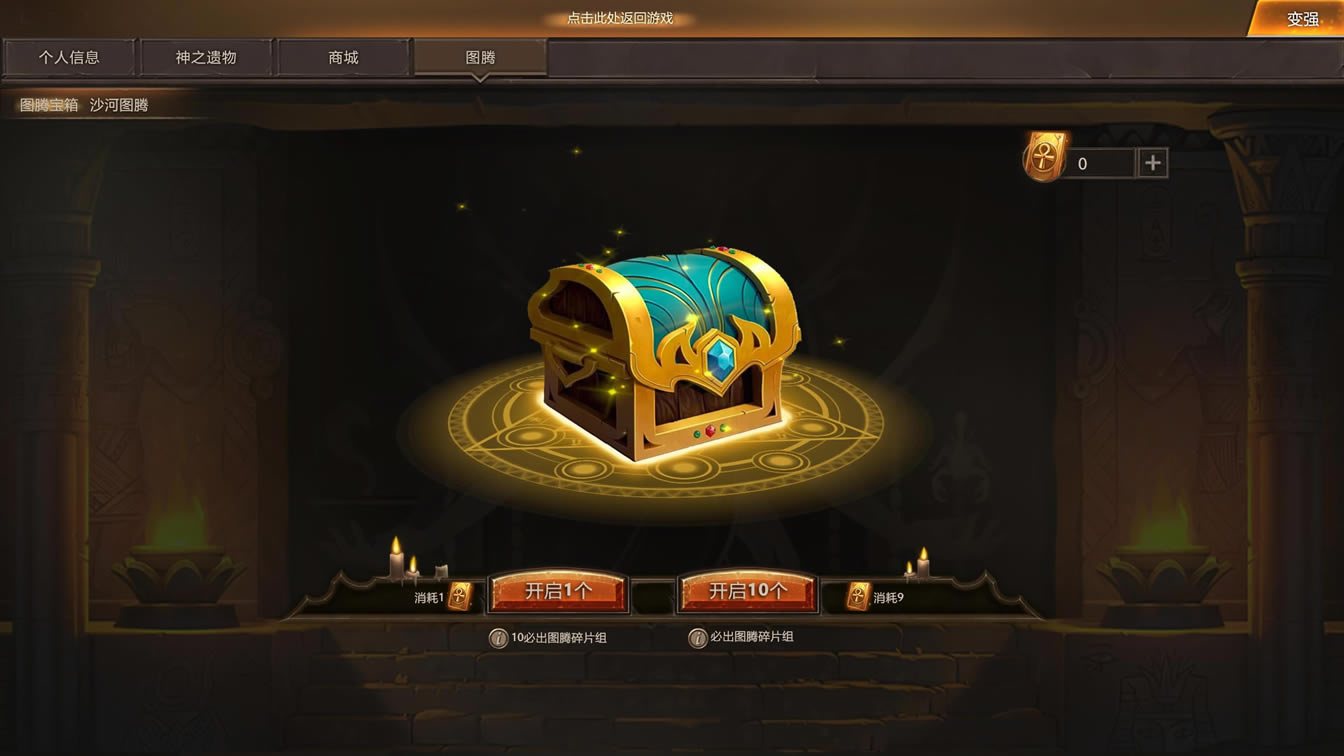Switch to the 商城 tab

[343, 57]
